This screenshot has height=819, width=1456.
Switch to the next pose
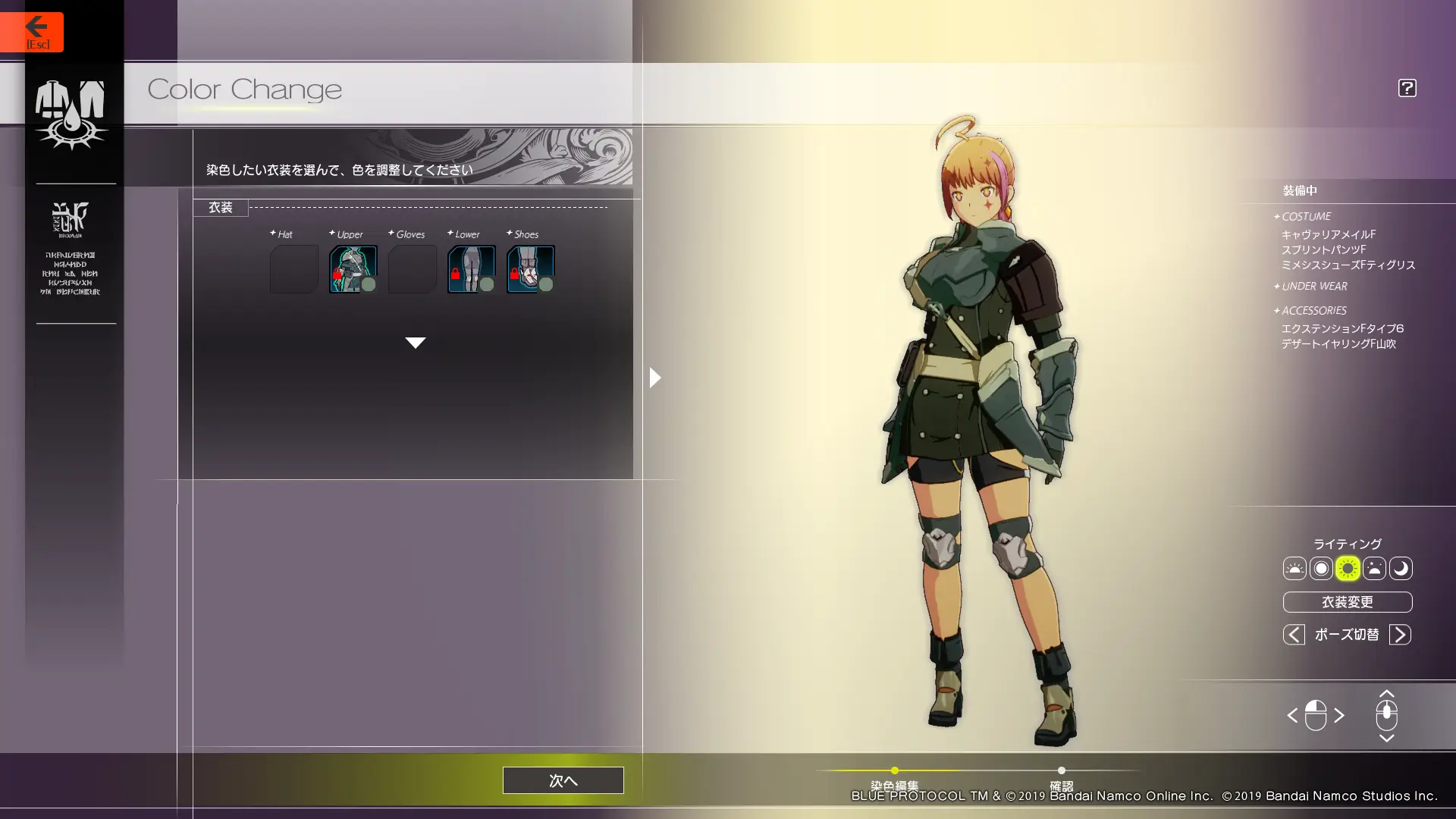[x=1400, y=635]
